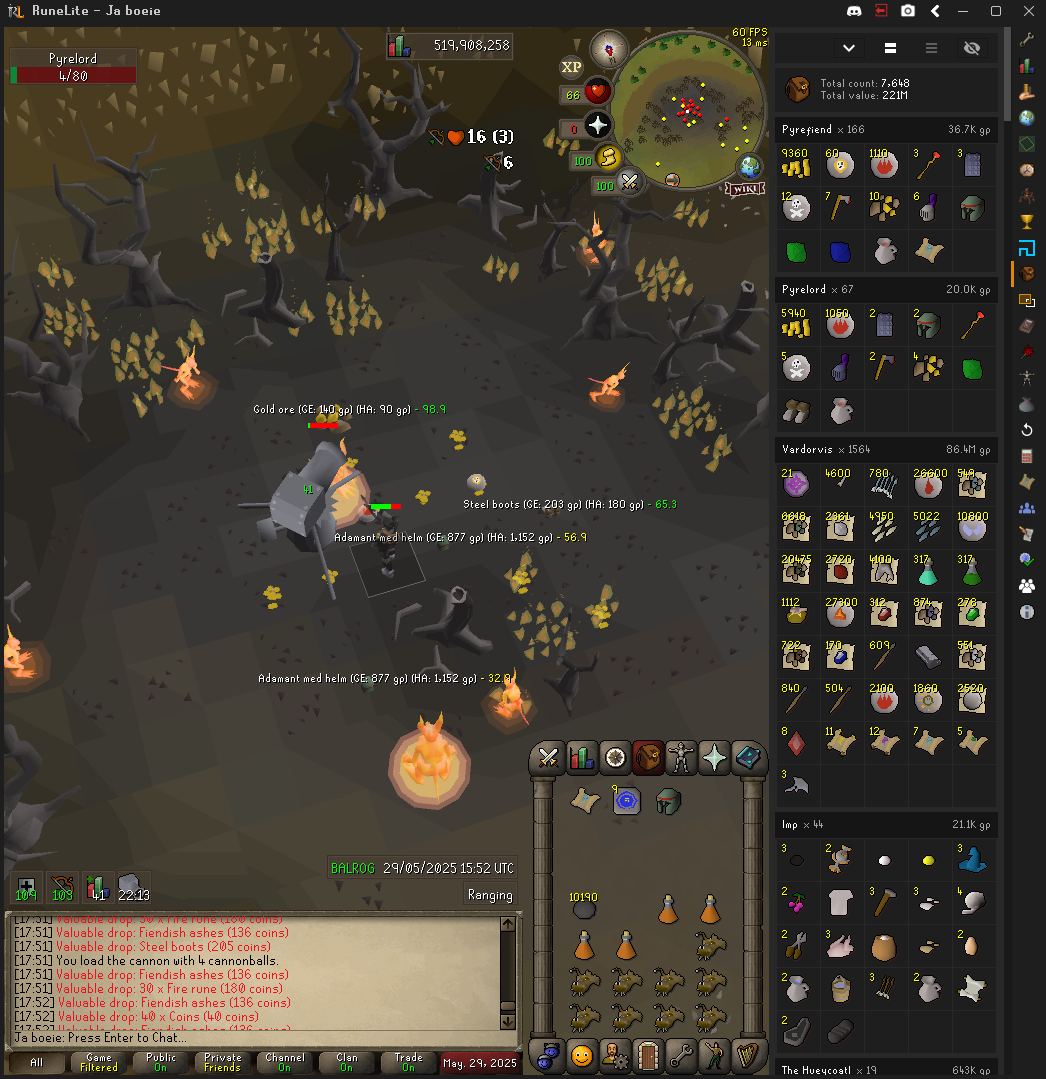Select the helmet in the inventory
Viewport: 1046px width, 1079px height.
click(668, 800)
